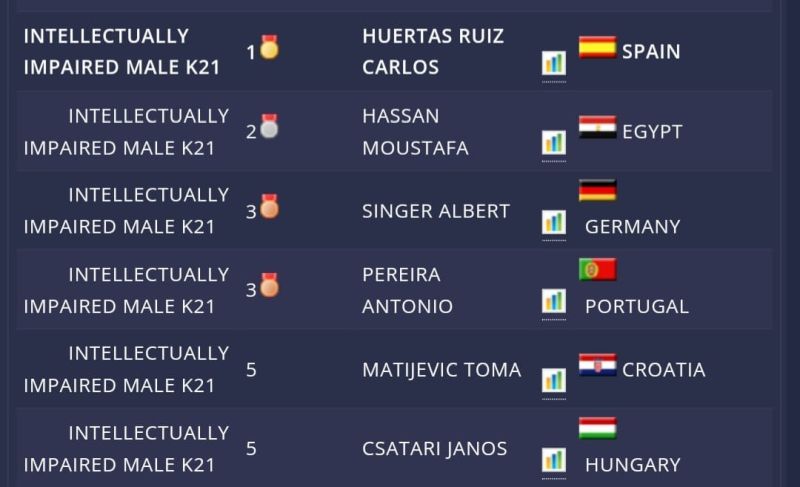This screenshot has width=800, height=487.
Task: Select the Portugal flag
Action: [597, 270]
